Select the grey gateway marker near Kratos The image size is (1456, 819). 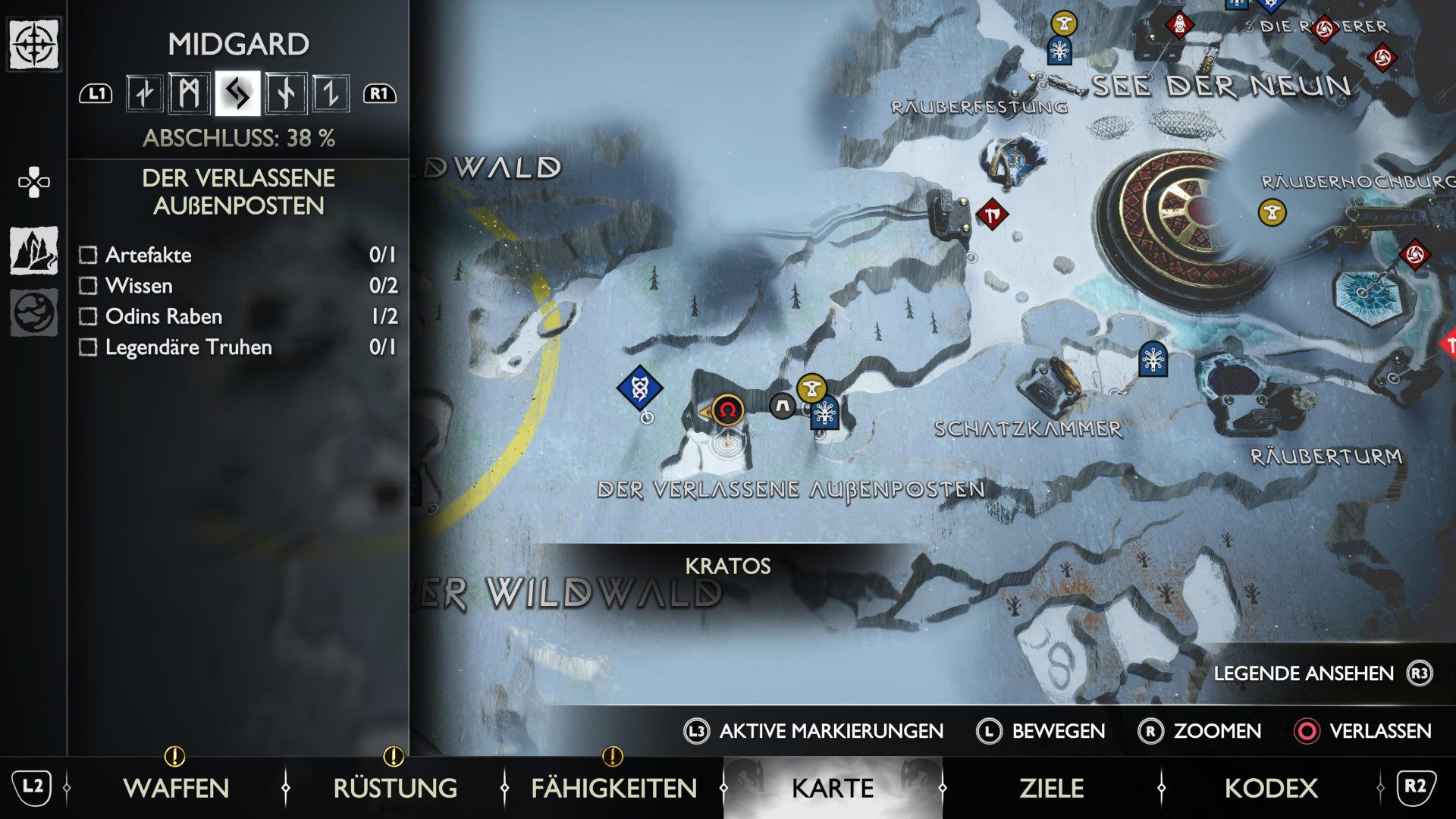click(783, 406)
